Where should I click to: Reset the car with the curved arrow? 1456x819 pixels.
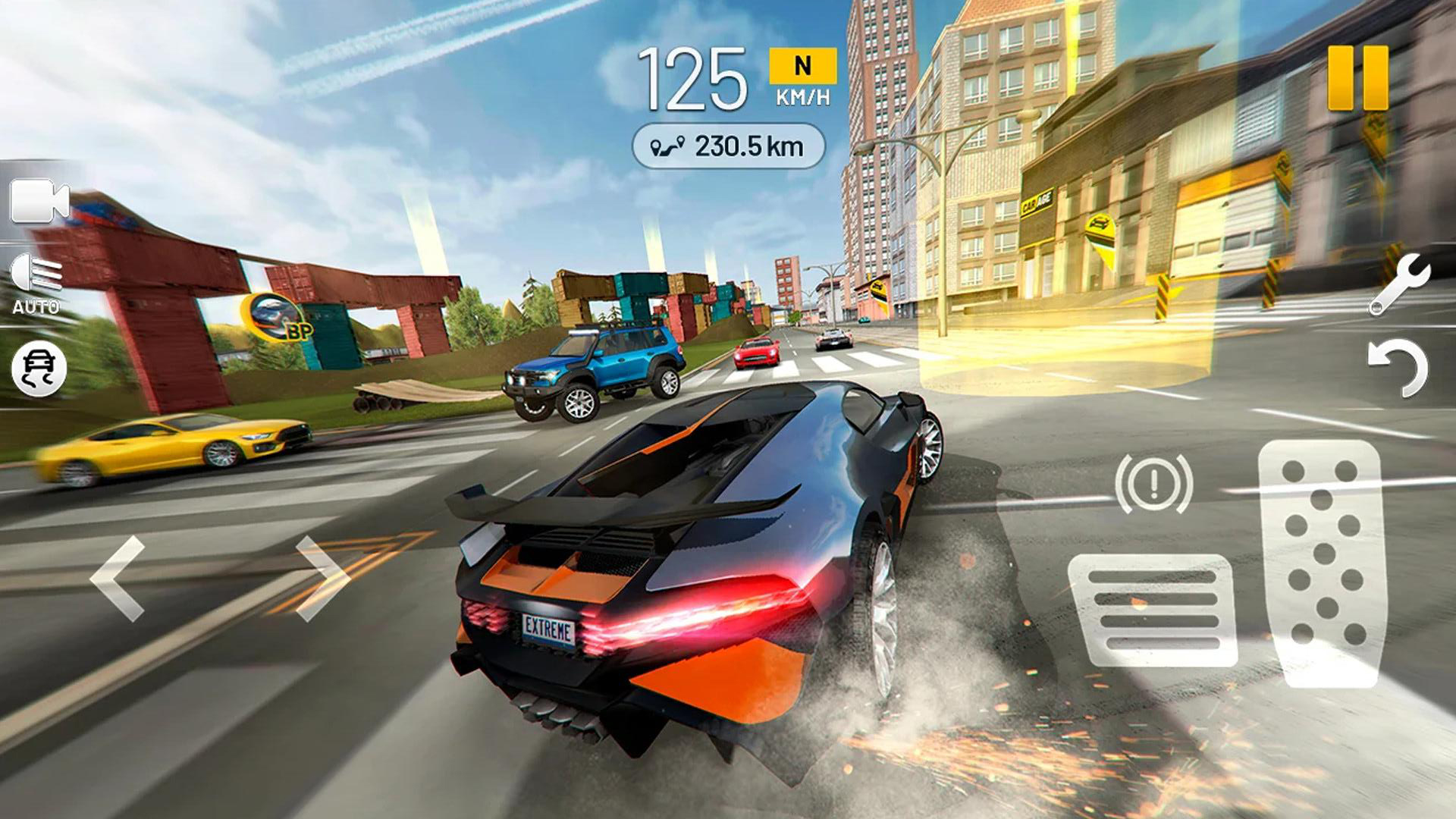[1398, 368]
